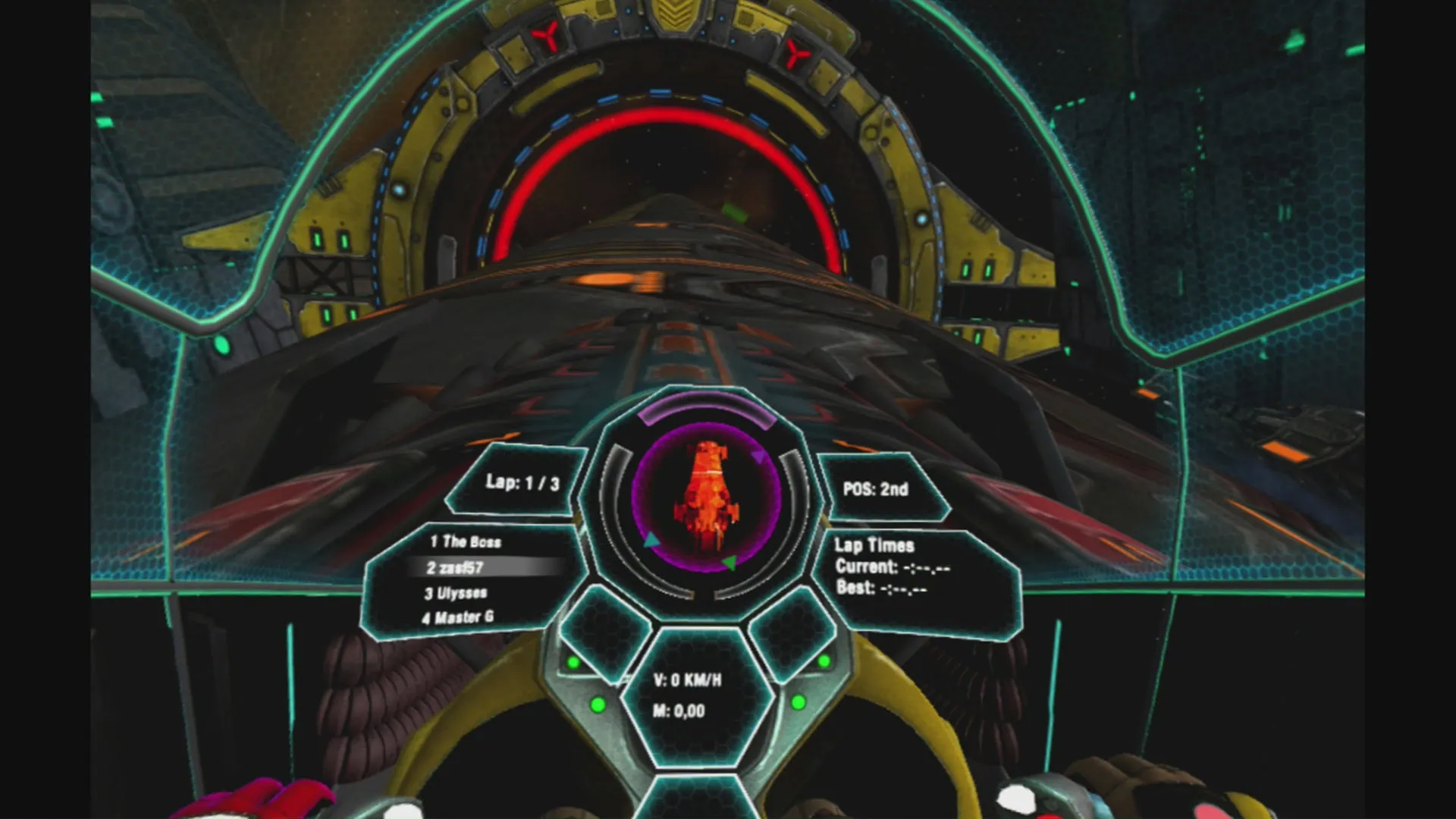Click the circular purple ship radar display
The width and height of the screenshot is (1456, 819).
[706, 497]
